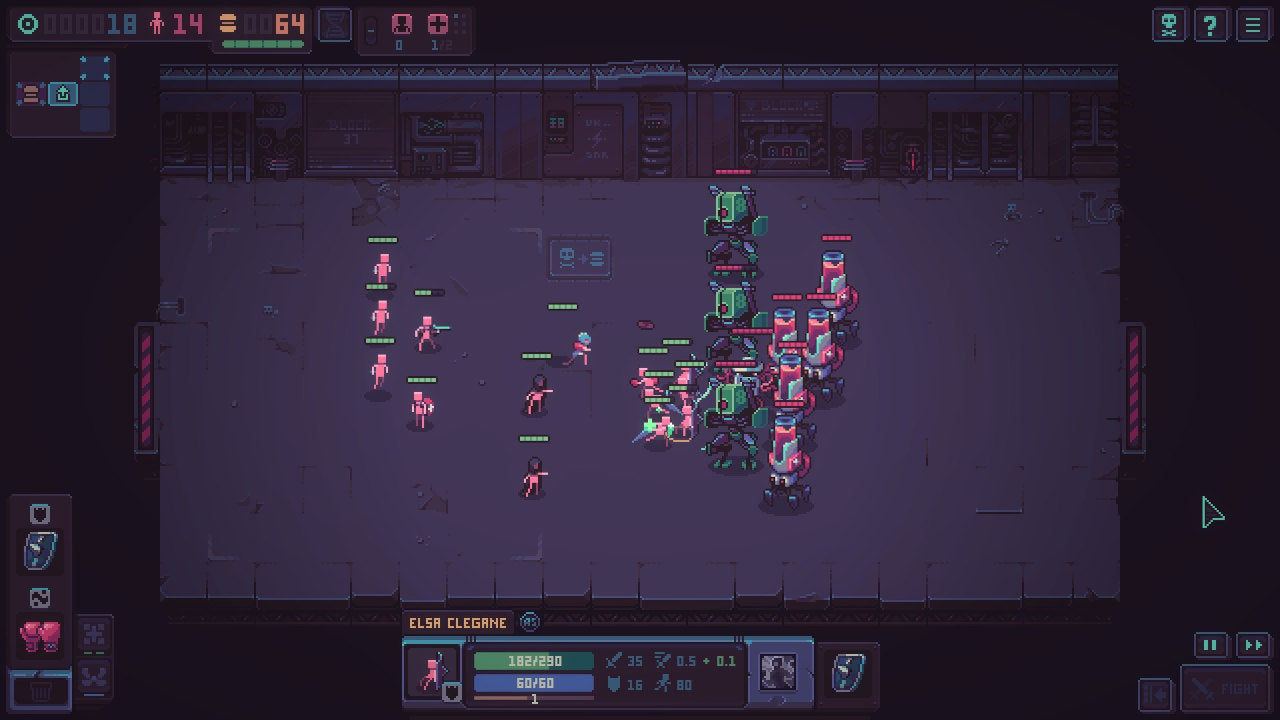Click Elsa Clegane's portrait in the unit panel
1280x720 pixels.
tap(432, 672)
